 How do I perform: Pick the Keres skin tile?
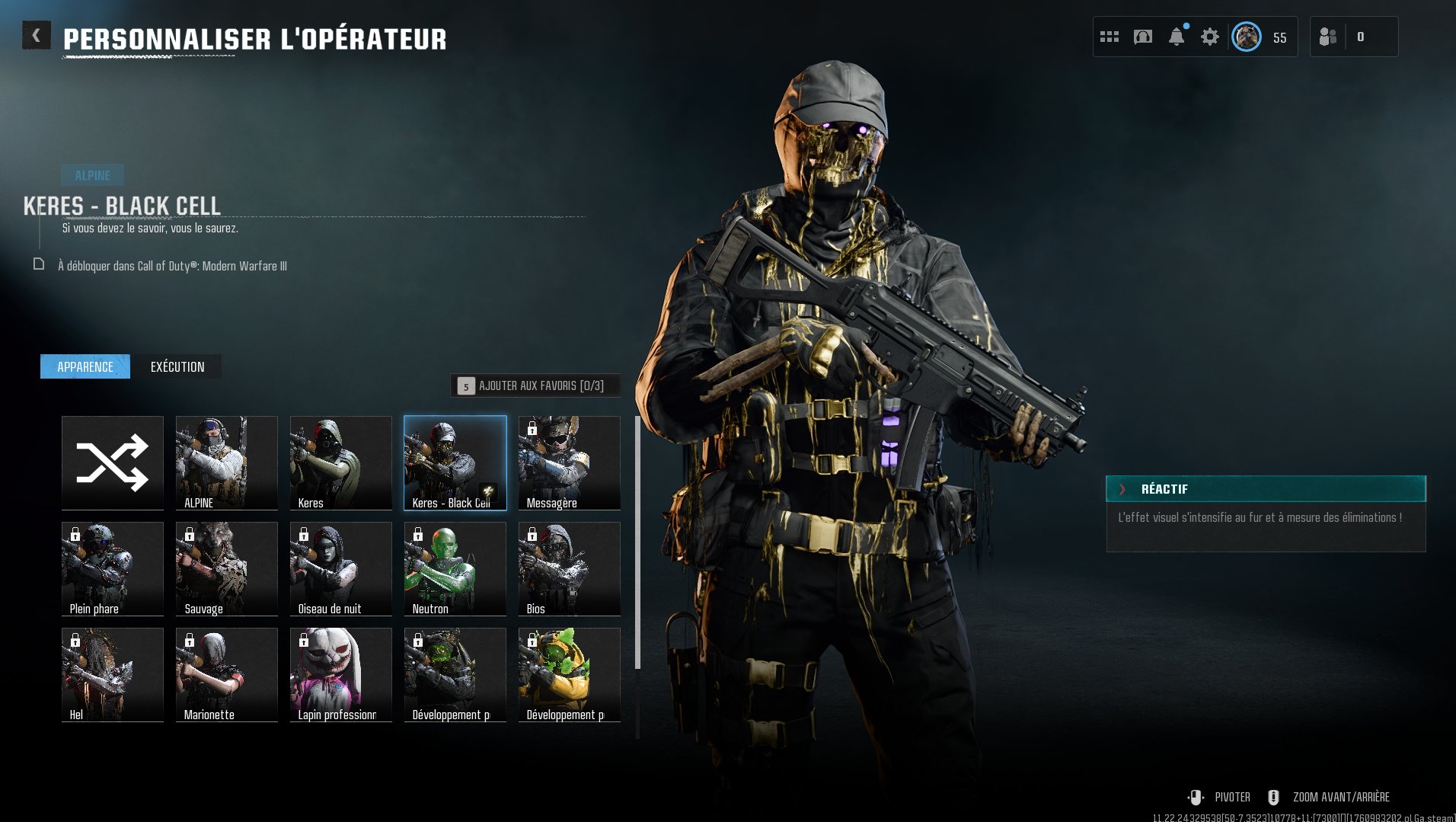[340, 462]
